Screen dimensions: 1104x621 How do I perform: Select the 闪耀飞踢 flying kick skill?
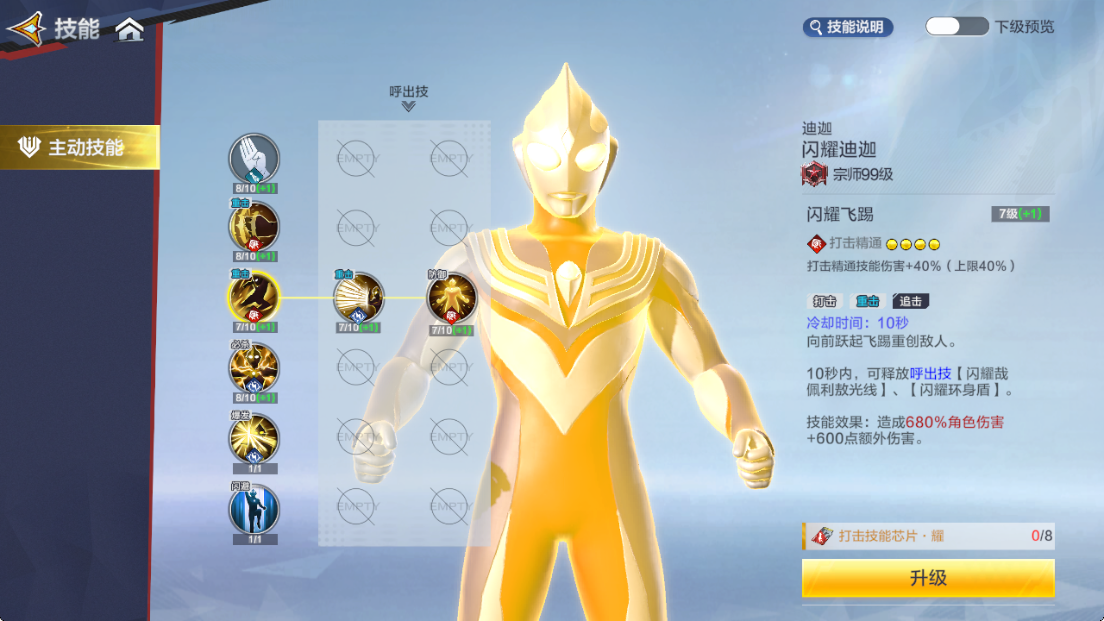coord(254,297)
